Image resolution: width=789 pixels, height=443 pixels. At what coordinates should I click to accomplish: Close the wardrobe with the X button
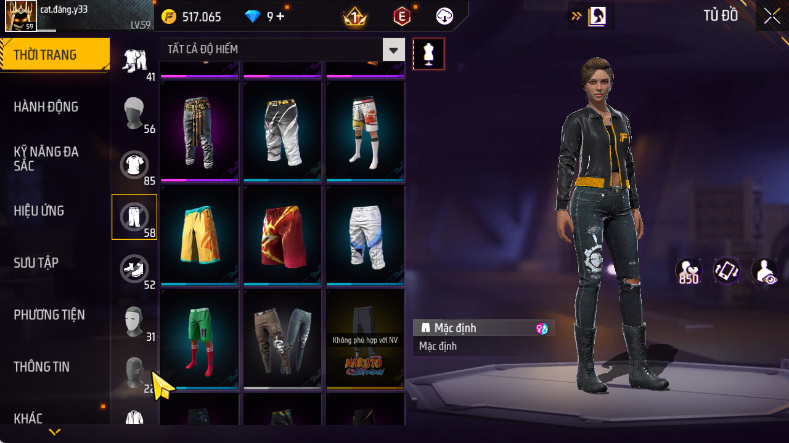(771, 16)
